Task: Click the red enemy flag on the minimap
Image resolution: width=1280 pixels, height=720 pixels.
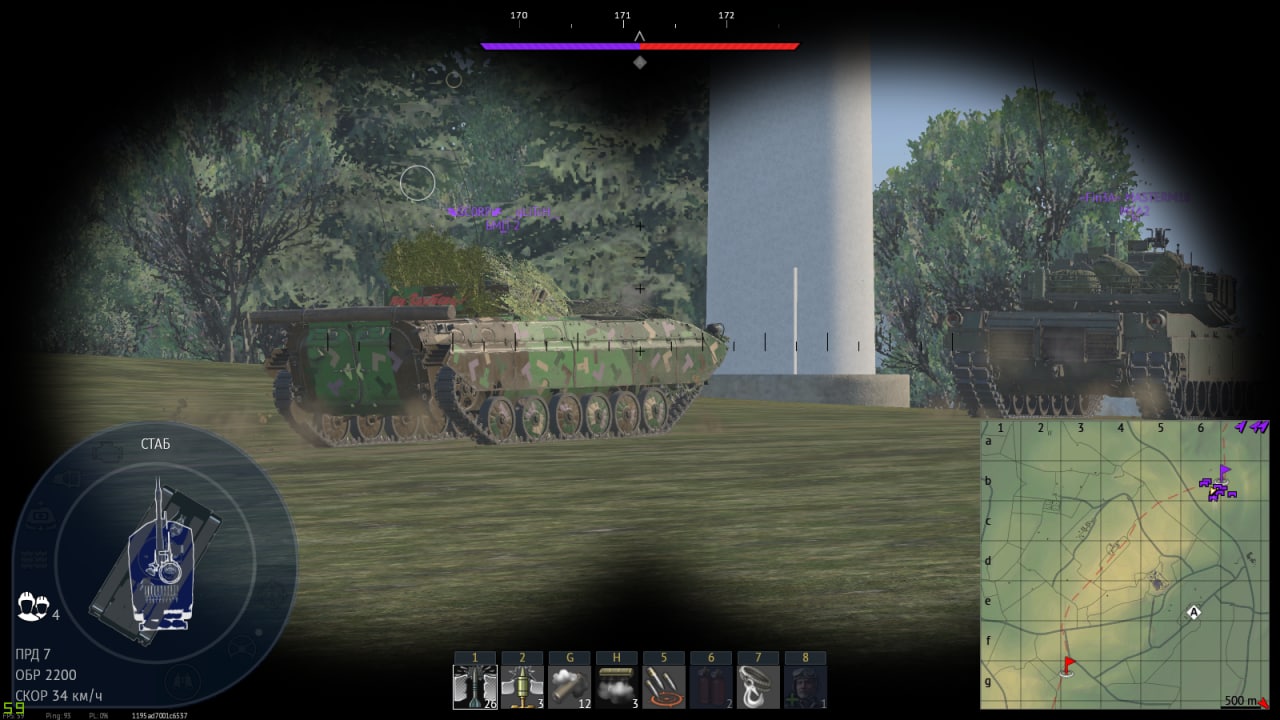Action: (1069, 664)
